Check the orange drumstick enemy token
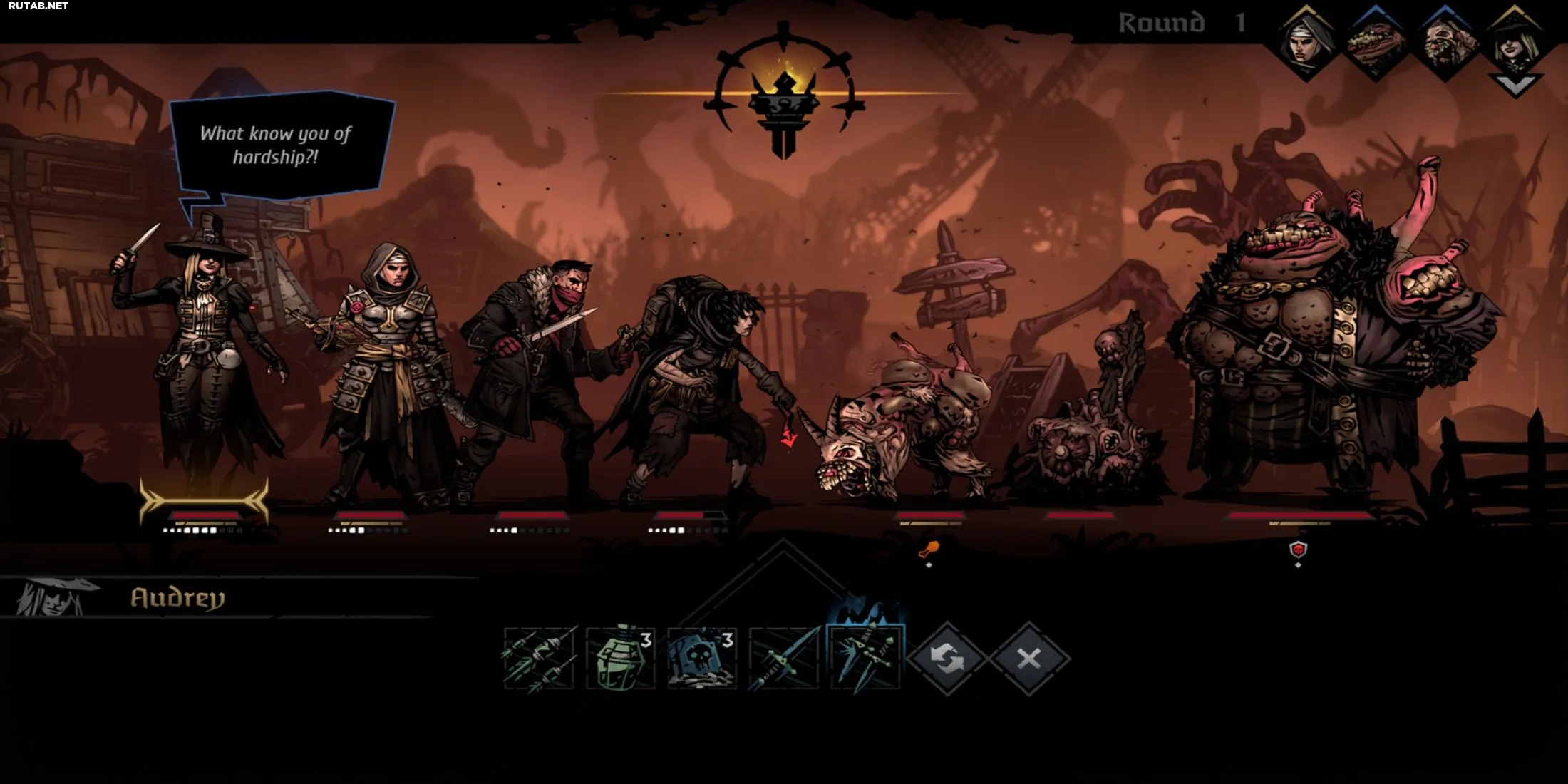This screenshot has height=784, width=1568. pyautogui.click(x=929, y=549)
